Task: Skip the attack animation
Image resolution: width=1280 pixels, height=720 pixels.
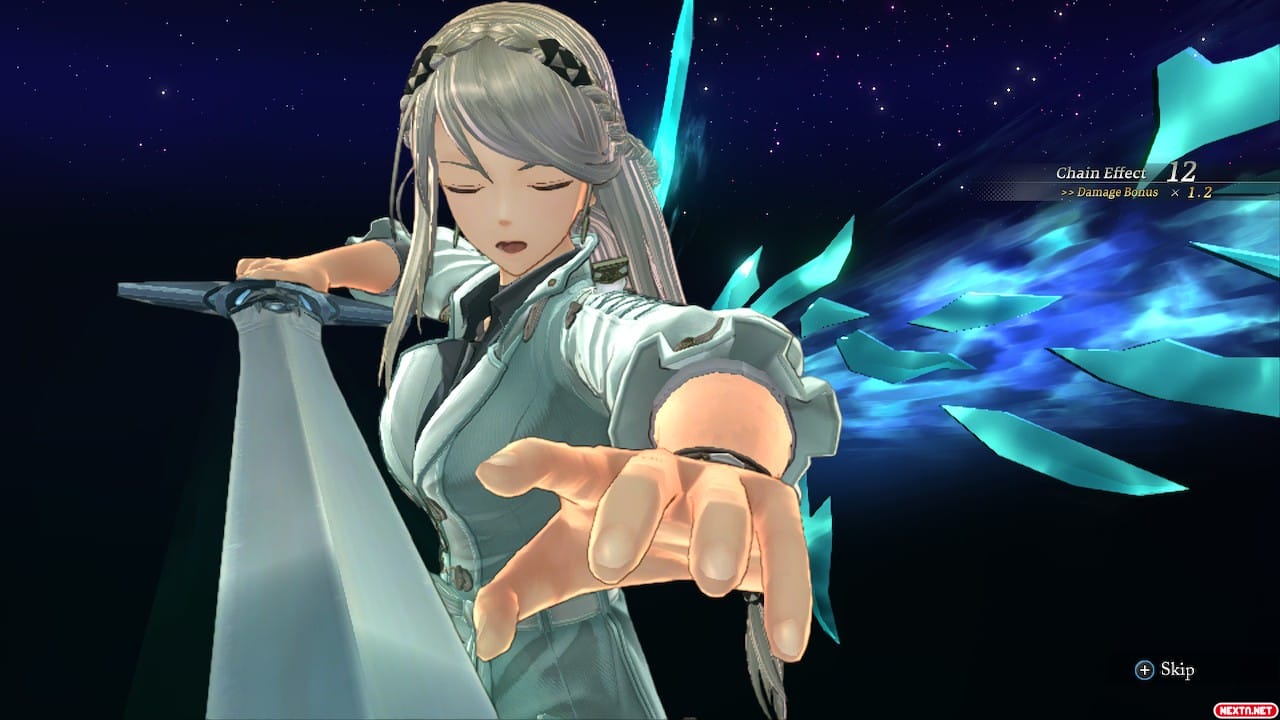Action: coord(1165,670)
